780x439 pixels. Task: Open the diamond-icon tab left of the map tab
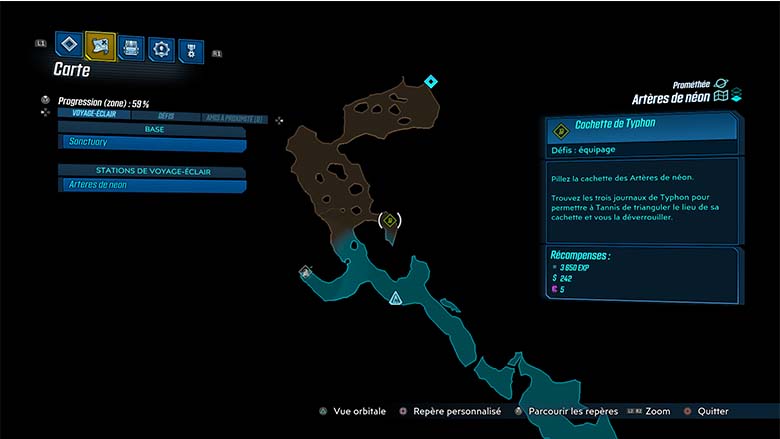[68, 45]
